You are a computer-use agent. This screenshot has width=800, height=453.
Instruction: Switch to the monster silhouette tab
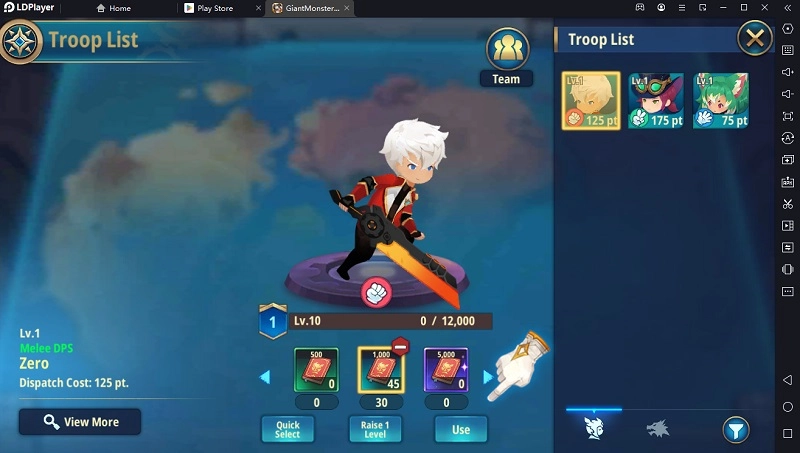pos(656,430)
